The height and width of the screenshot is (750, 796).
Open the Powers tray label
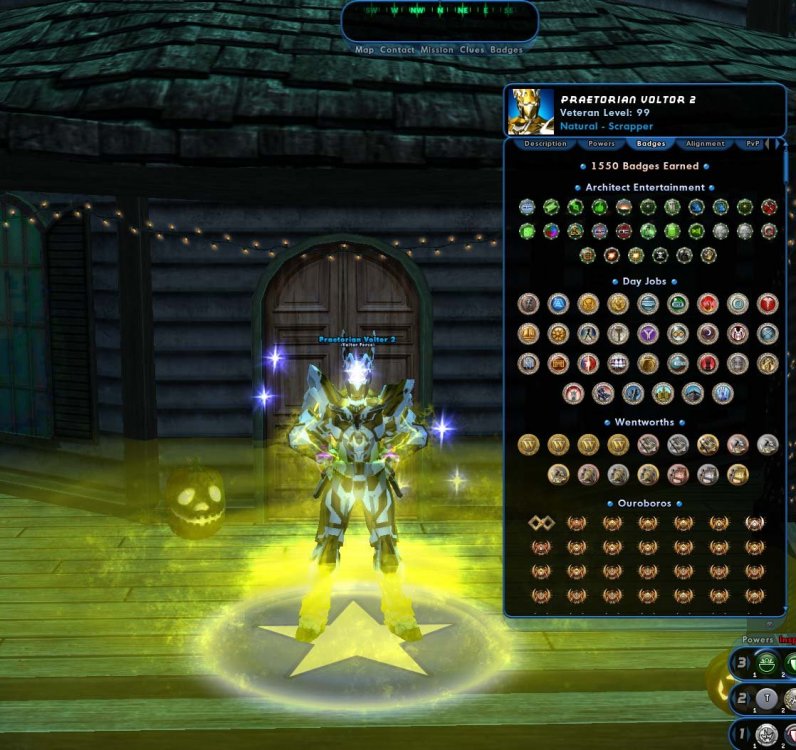757,640
